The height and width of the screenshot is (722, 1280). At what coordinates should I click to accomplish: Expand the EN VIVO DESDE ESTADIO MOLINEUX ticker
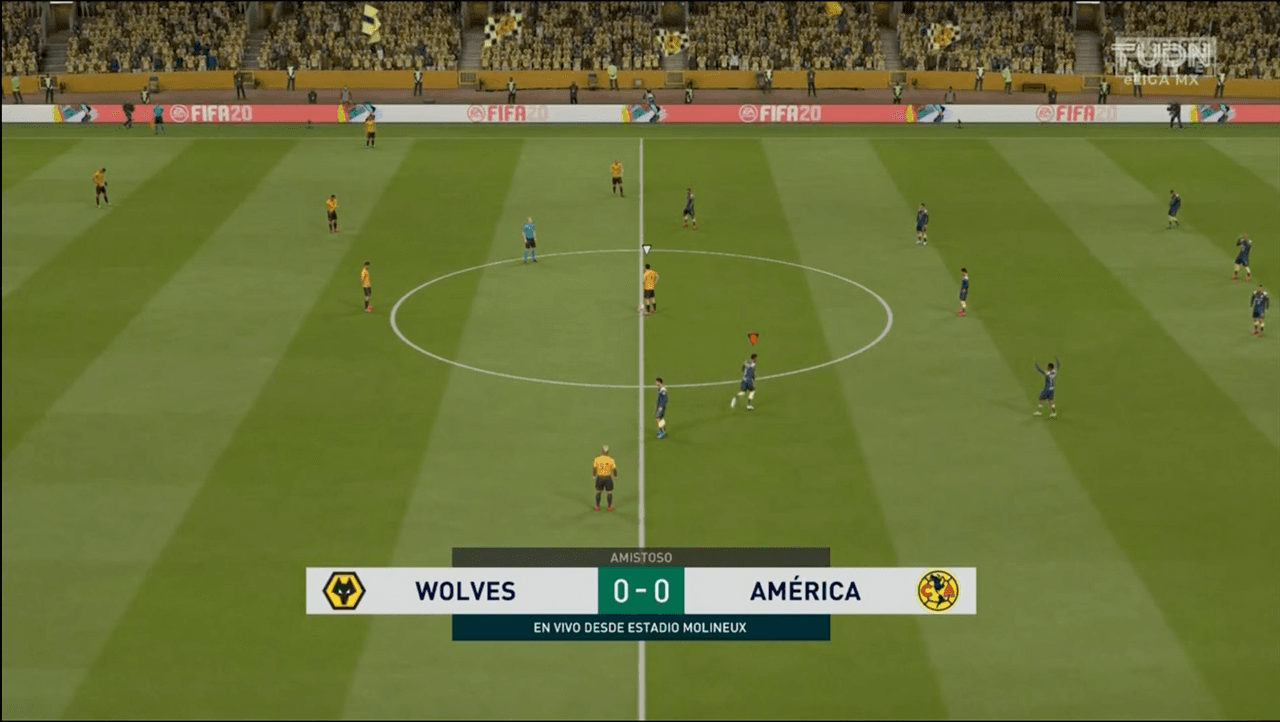[x=640, y=628]
